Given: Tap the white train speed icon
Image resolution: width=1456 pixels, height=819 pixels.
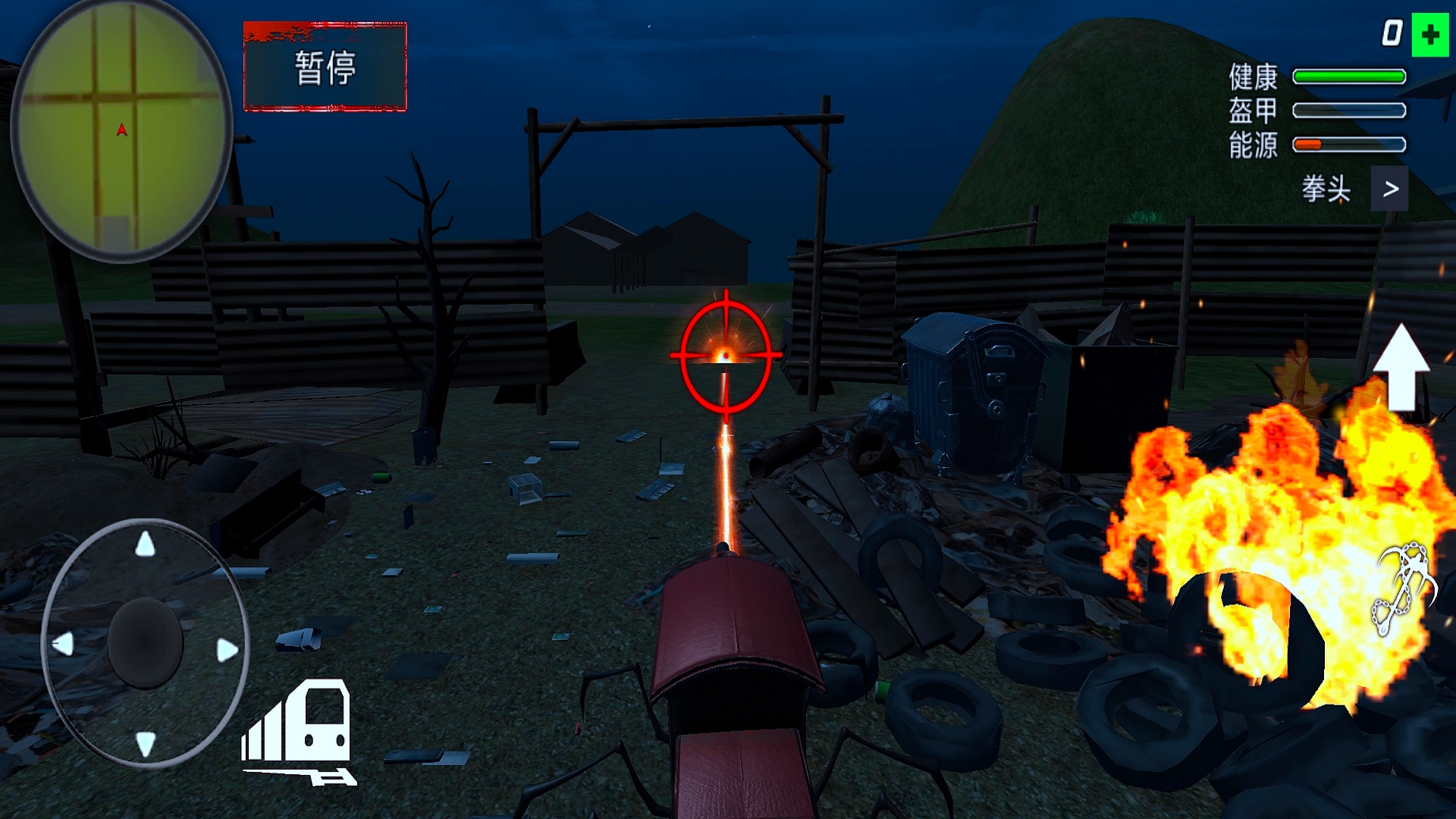Looking at the screenshot, I should tap(300, 732).
